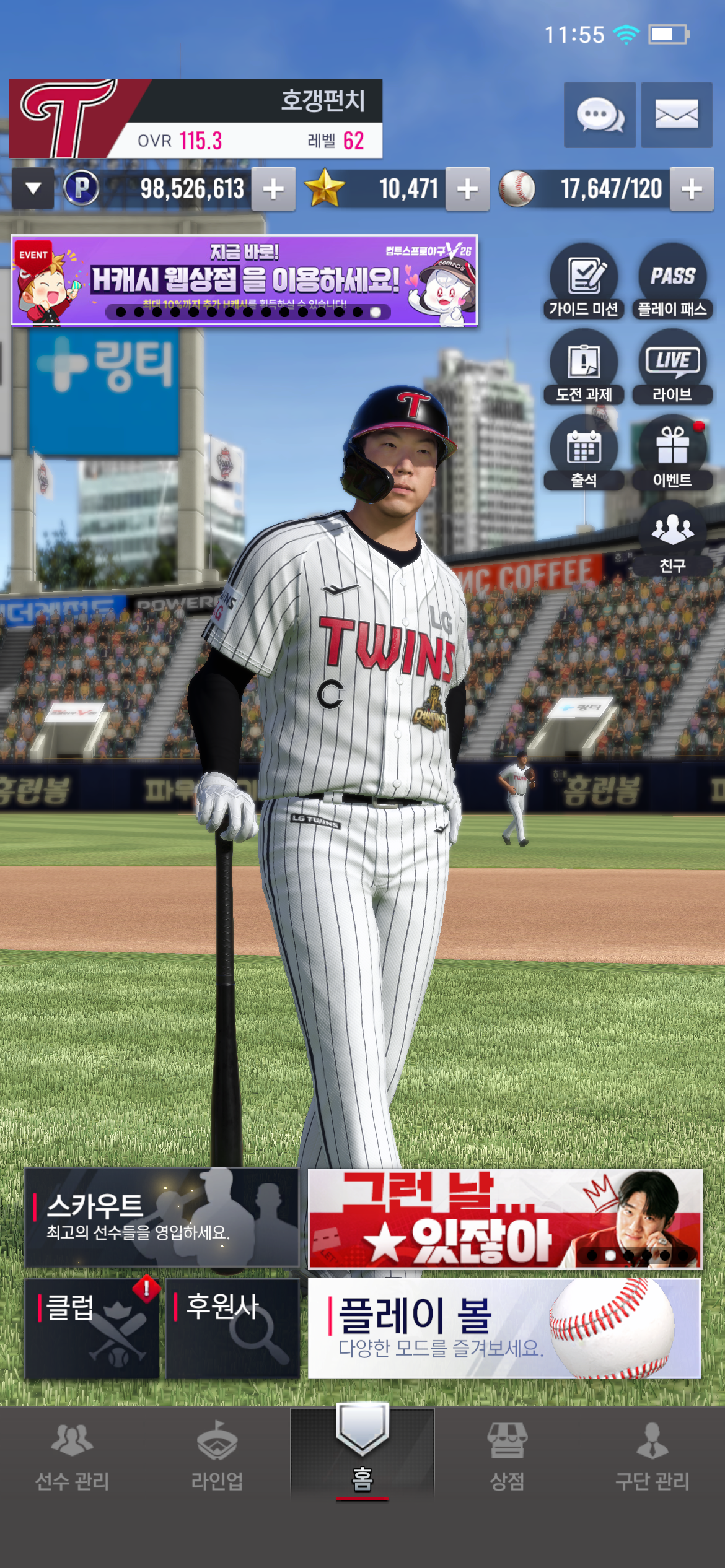The width and height of the screenshot is (725, 1568).
Task: Open the chat speech bubble icon
Action: (x=599, y=115)
